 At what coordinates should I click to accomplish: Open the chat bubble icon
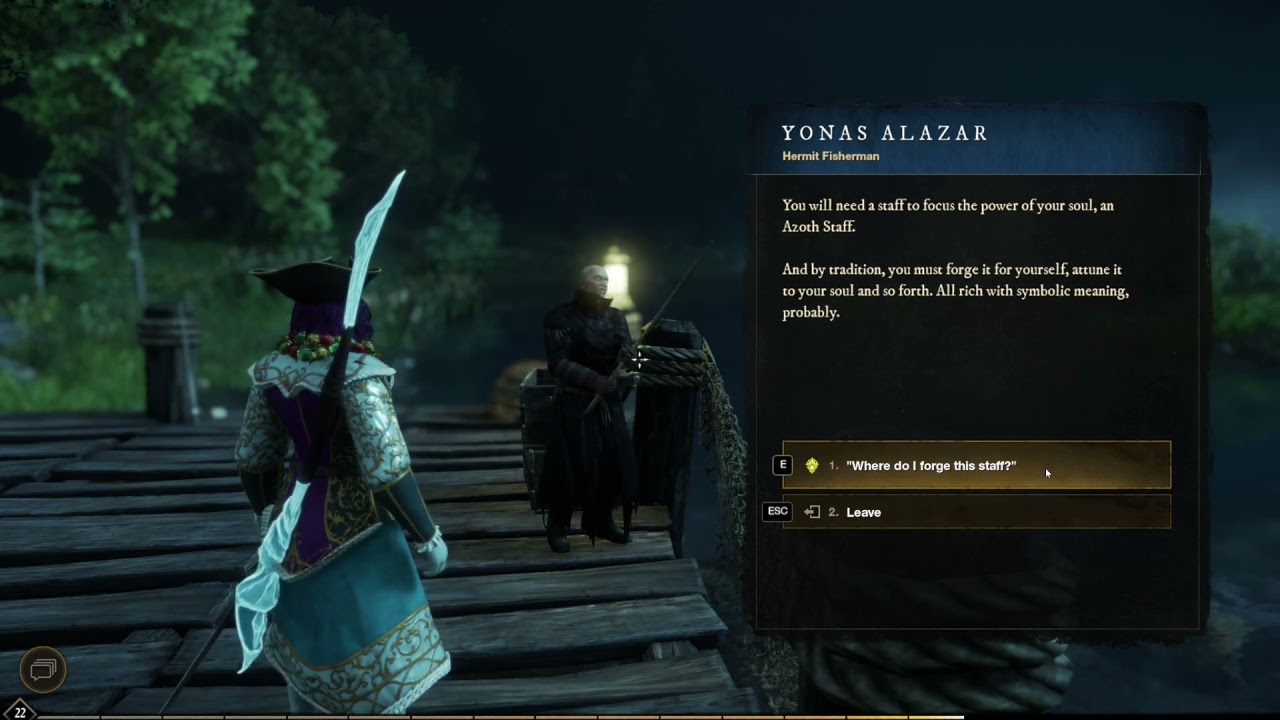[x=44, y=668]
